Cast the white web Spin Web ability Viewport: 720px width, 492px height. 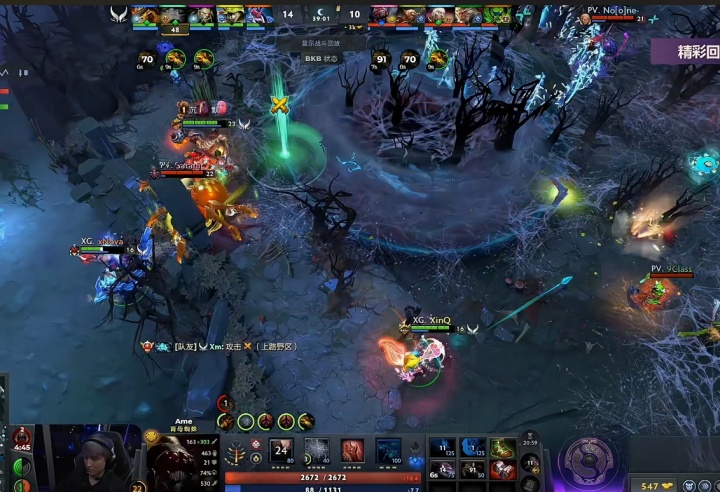tap(317, 451)
